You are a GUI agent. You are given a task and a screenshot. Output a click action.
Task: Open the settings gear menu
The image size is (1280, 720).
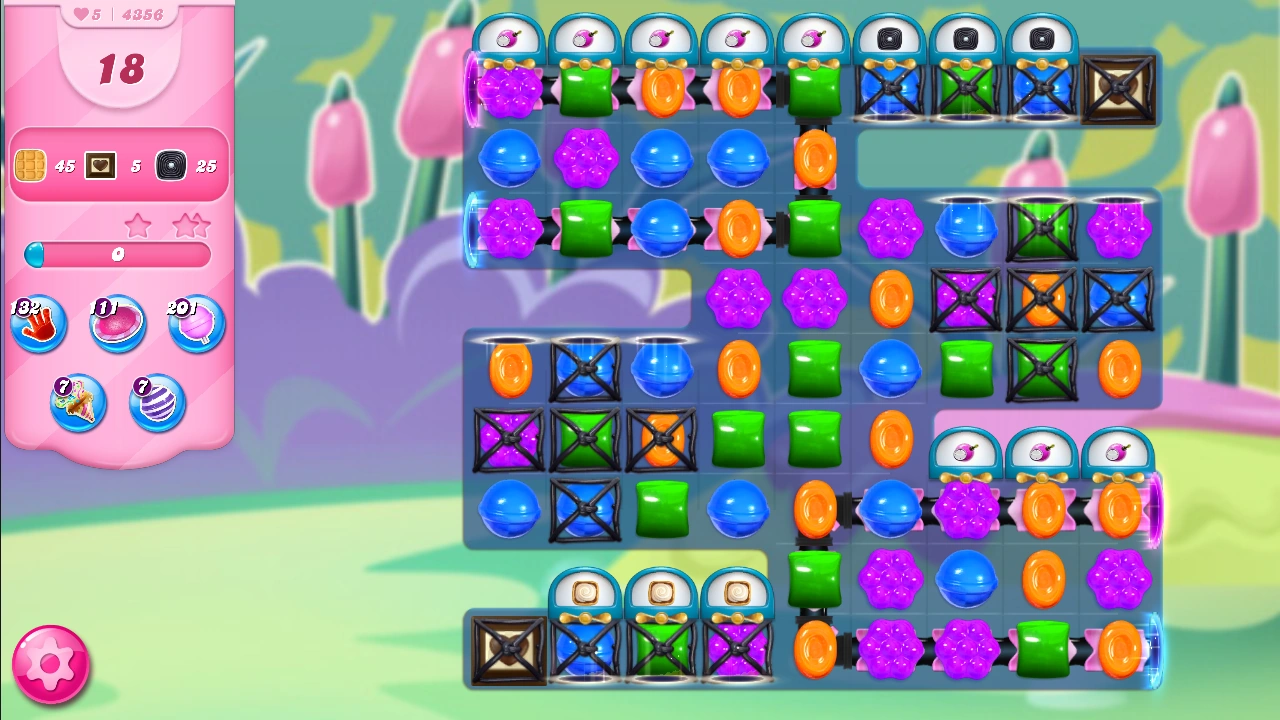click(x=50, y=665)
